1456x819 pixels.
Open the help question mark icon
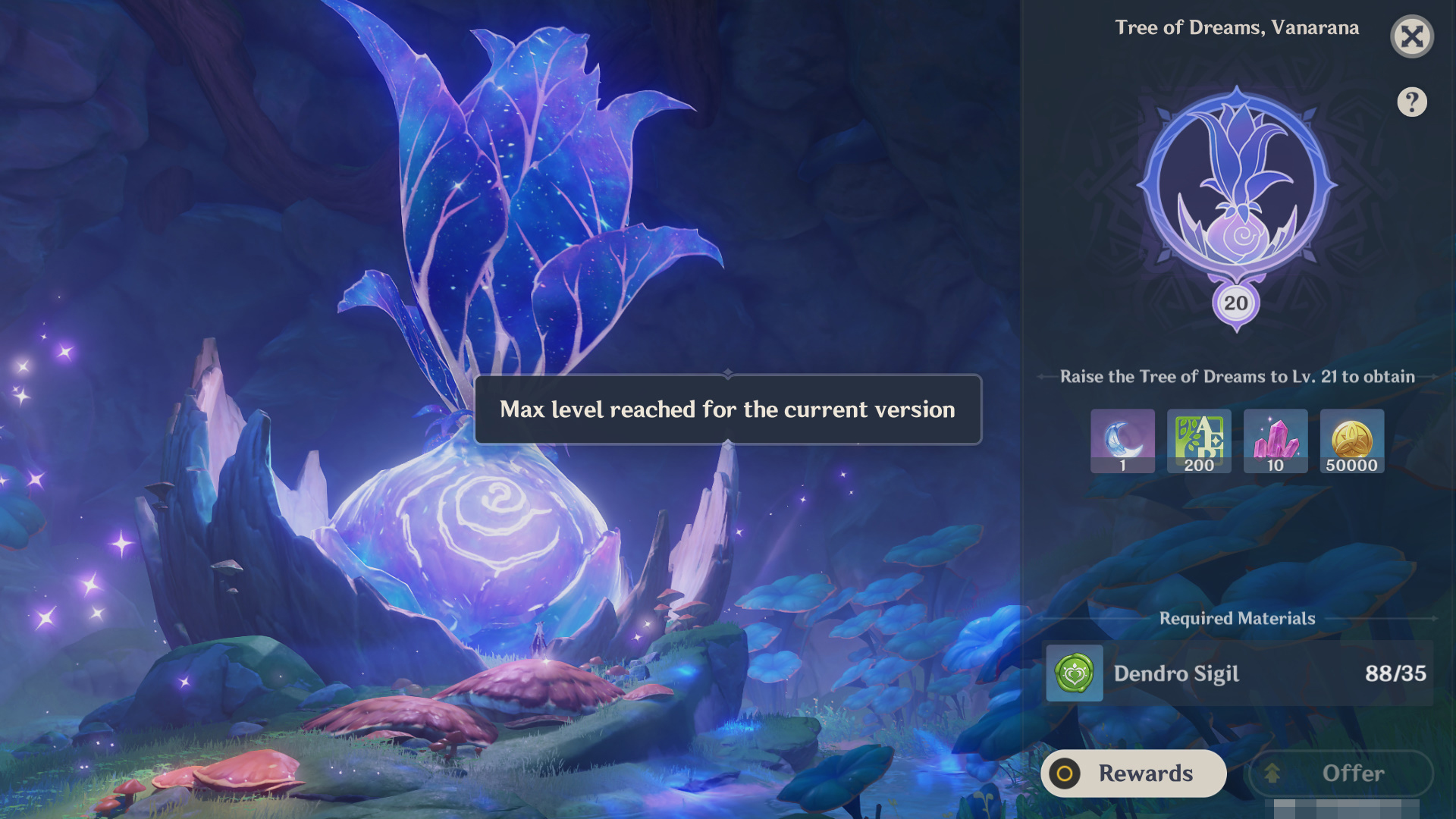coord(1411,102)
